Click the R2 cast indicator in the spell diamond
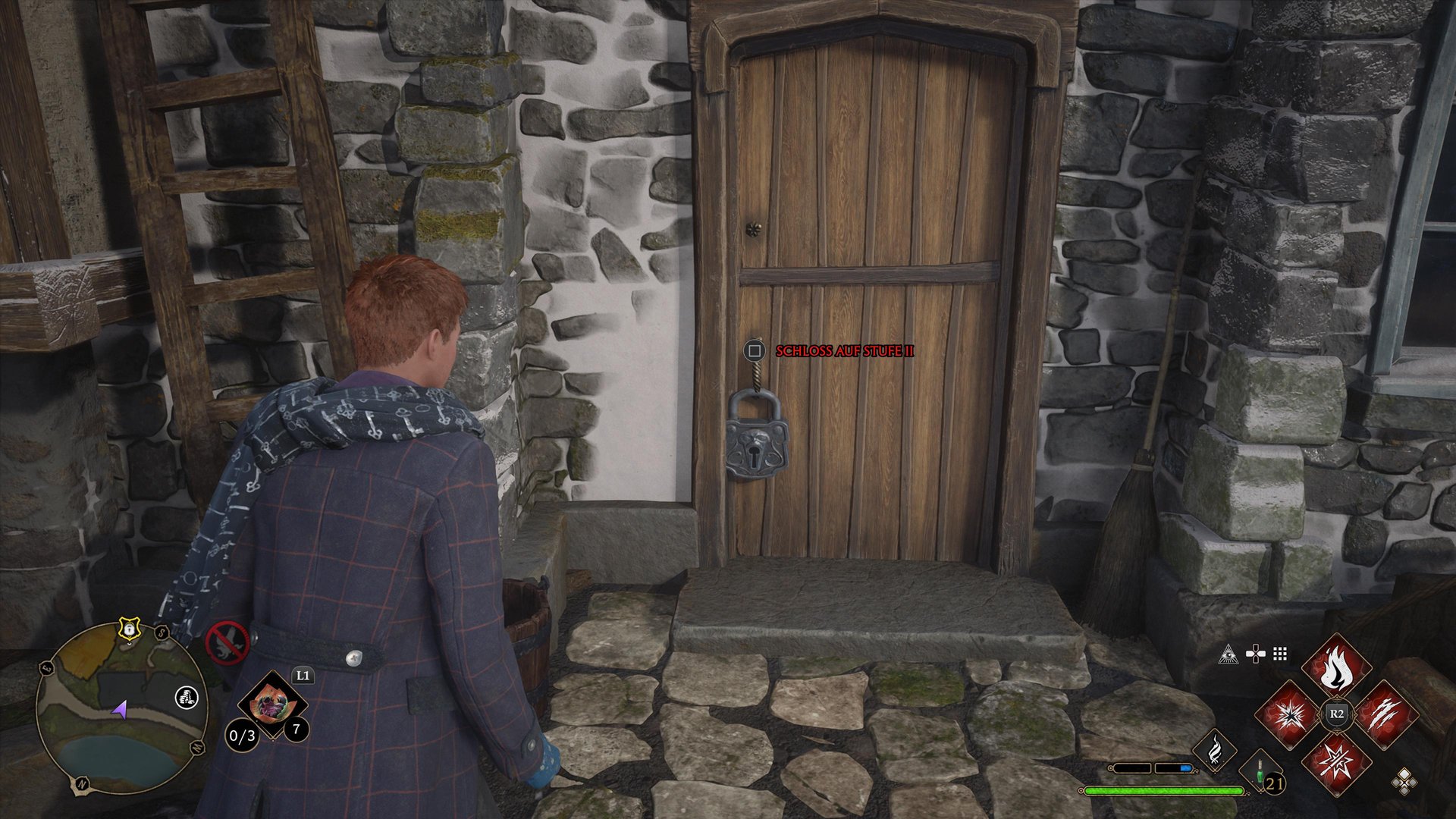Viewport: 1456px width, 819px height. pos(1336,714)
